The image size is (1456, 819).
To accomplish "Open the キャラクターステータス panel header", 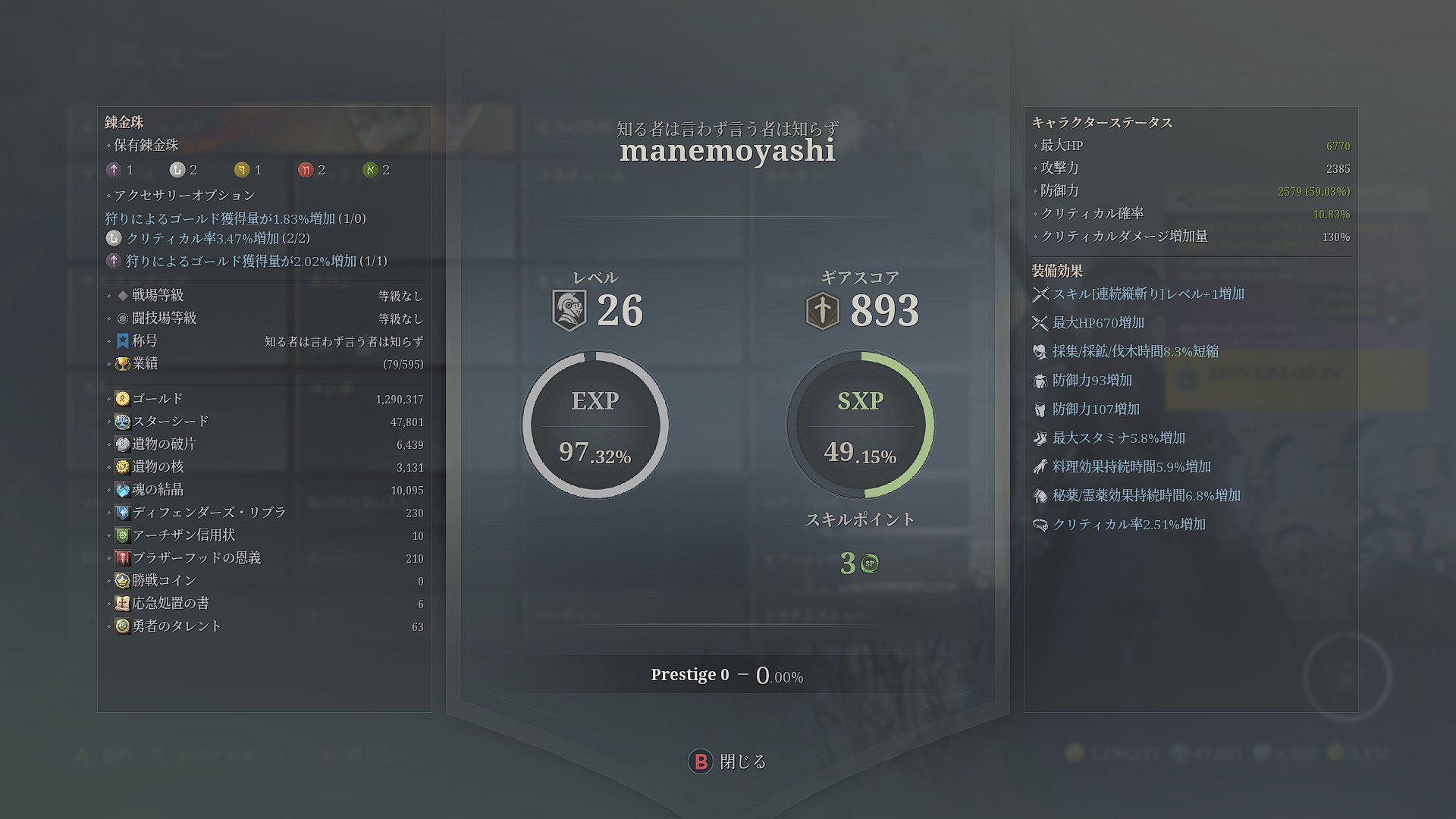I will [1101, 122].
